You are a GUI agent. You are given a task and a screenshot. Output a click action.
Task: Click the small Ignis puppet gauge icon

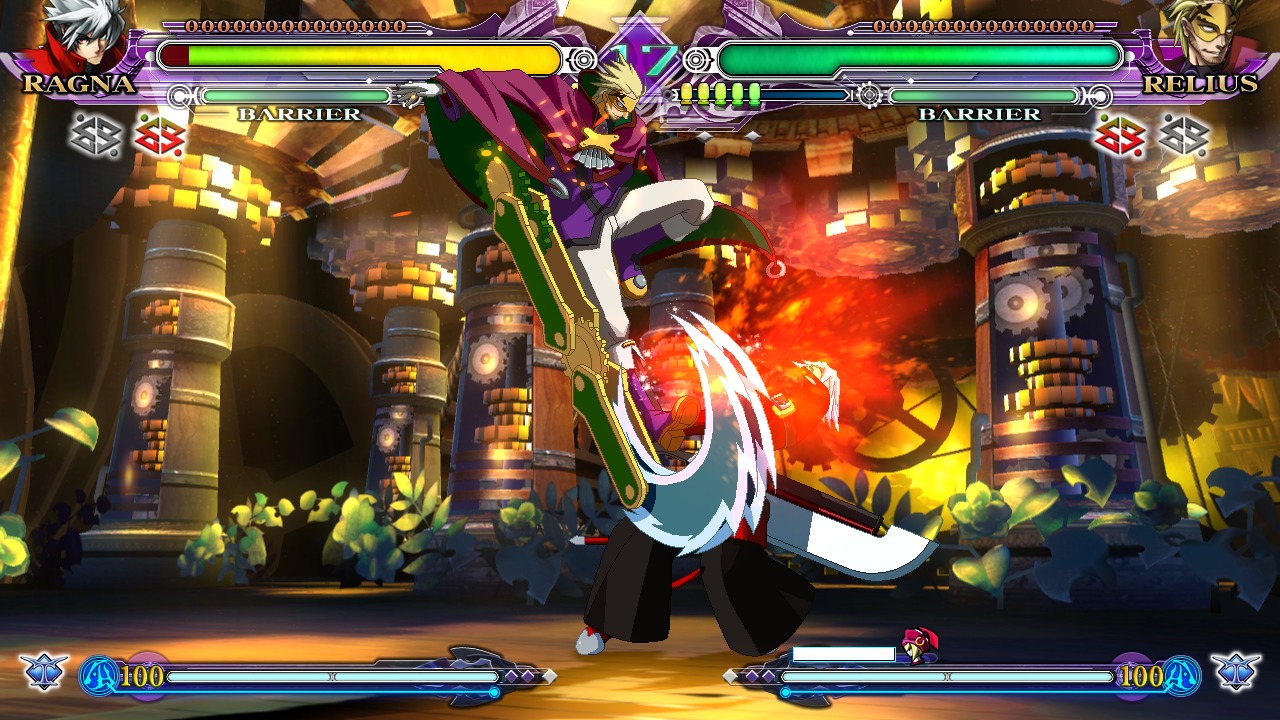[917, 646]
